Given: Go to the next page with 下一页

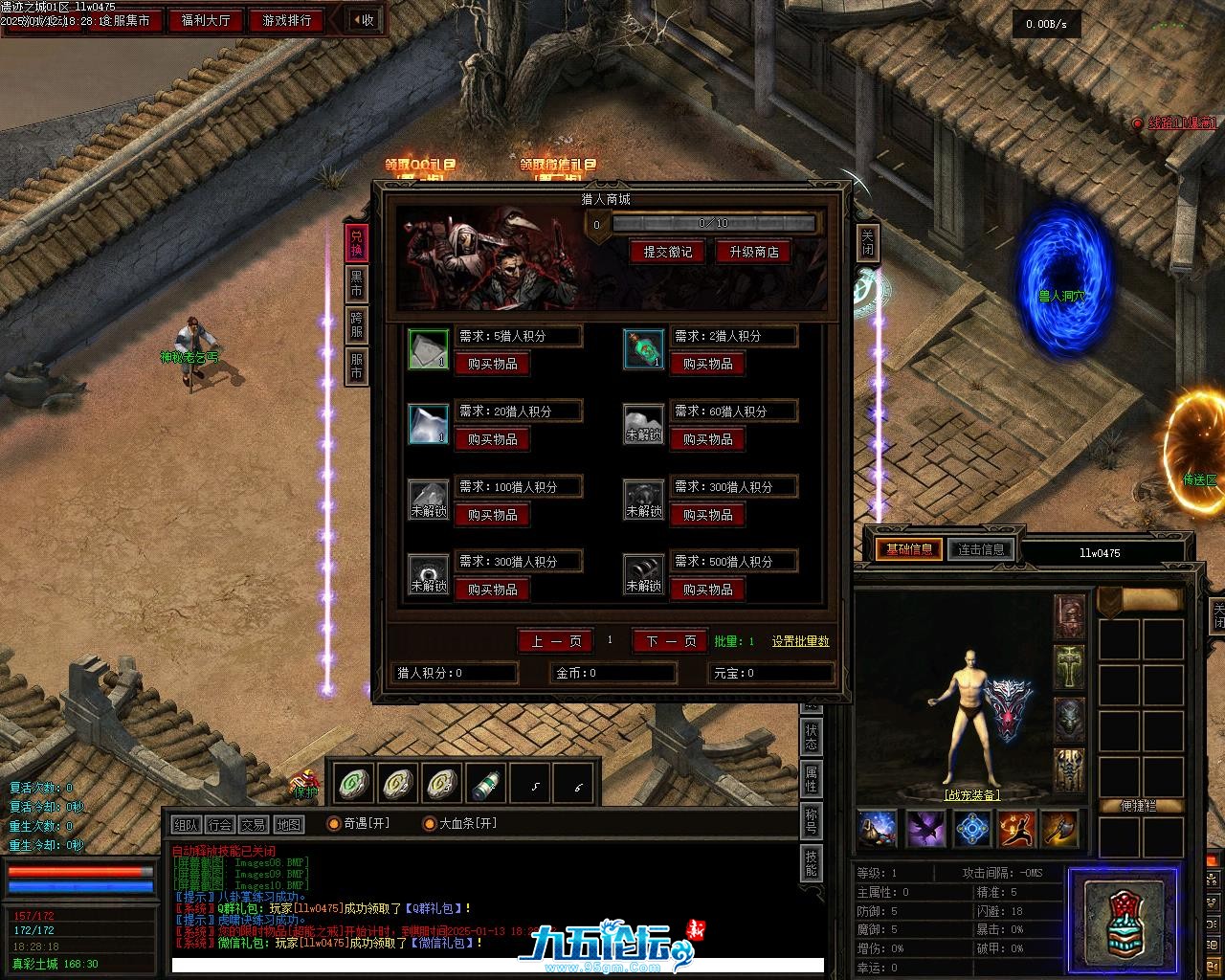Looking at the screenshot, I should tap(669, 641).
